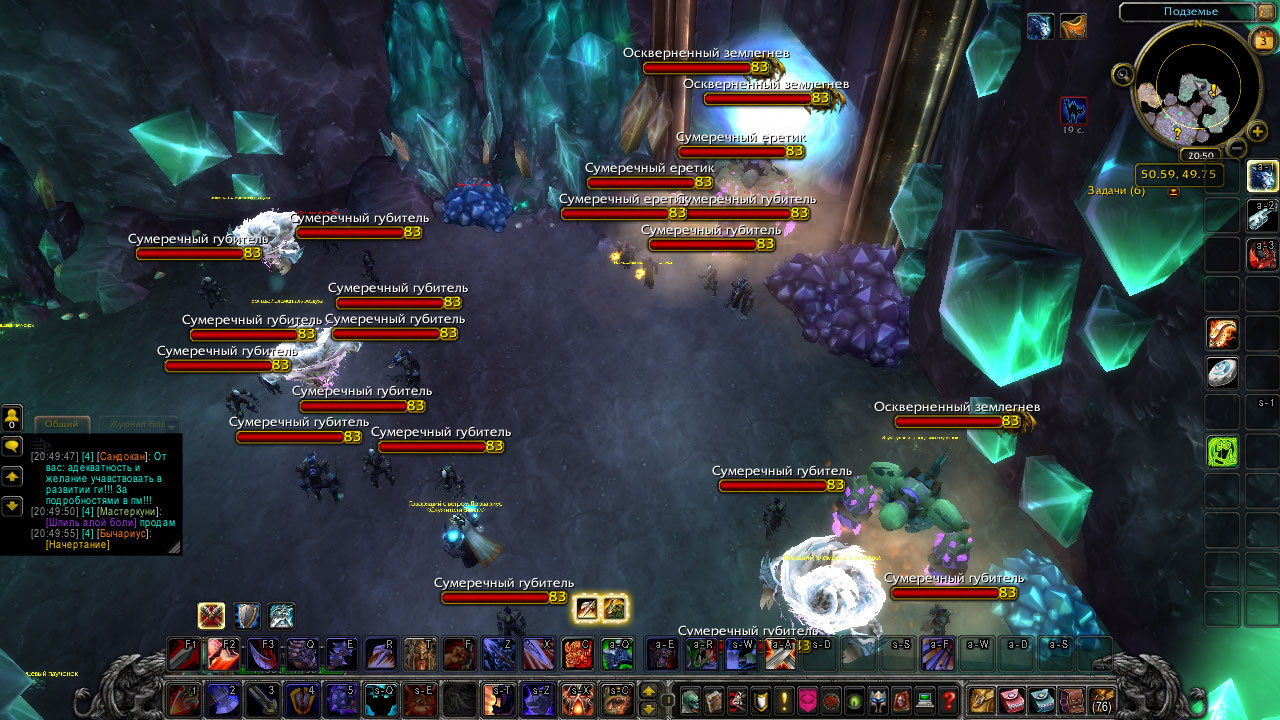Open the yellow exclamation mark quest log button
Screen dimensions: 1280x720
coord(785,700)
